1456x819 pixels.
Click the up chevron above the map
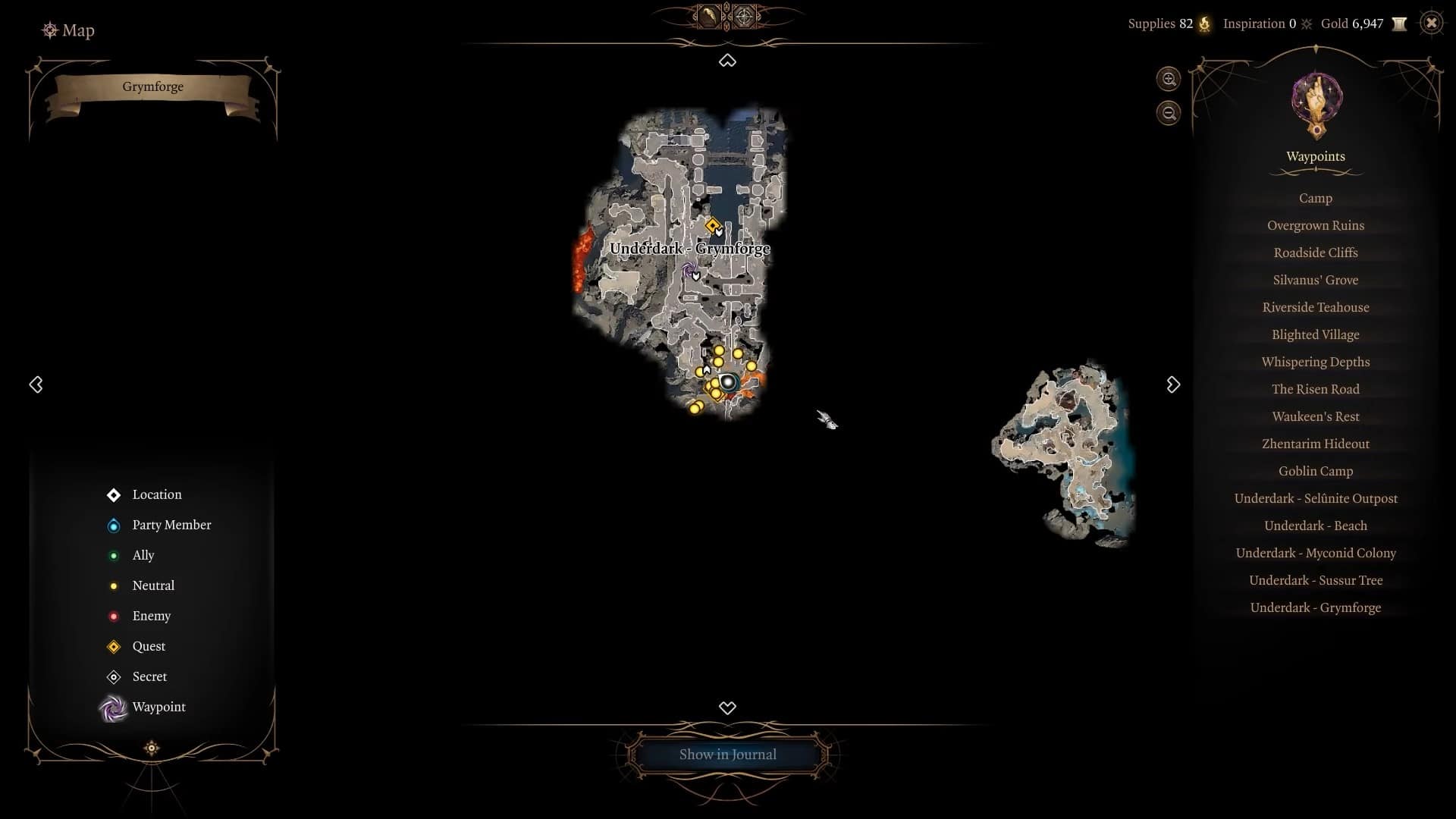coord(727,61)
